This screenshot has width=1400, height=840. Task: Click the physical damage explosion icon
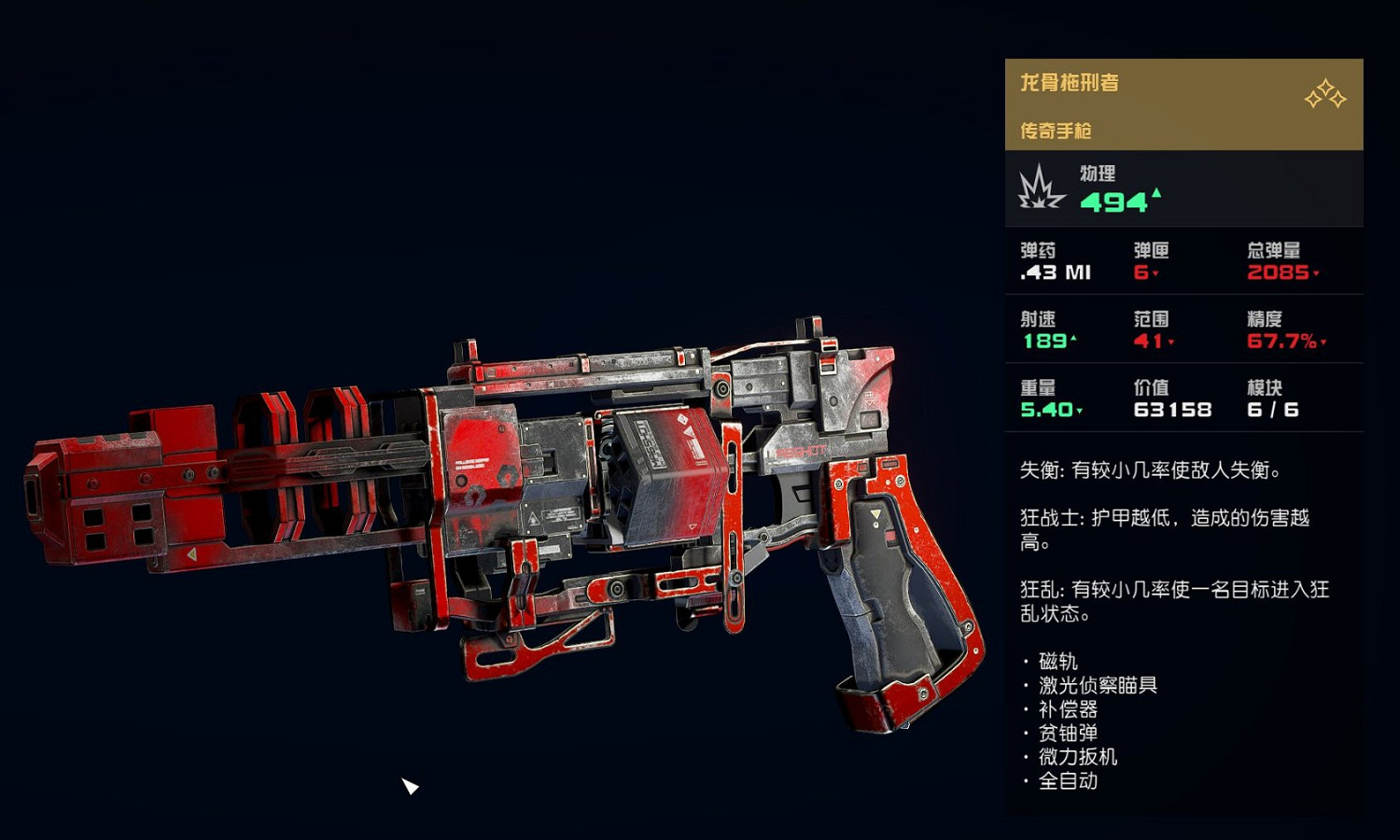click(1038, 187)
